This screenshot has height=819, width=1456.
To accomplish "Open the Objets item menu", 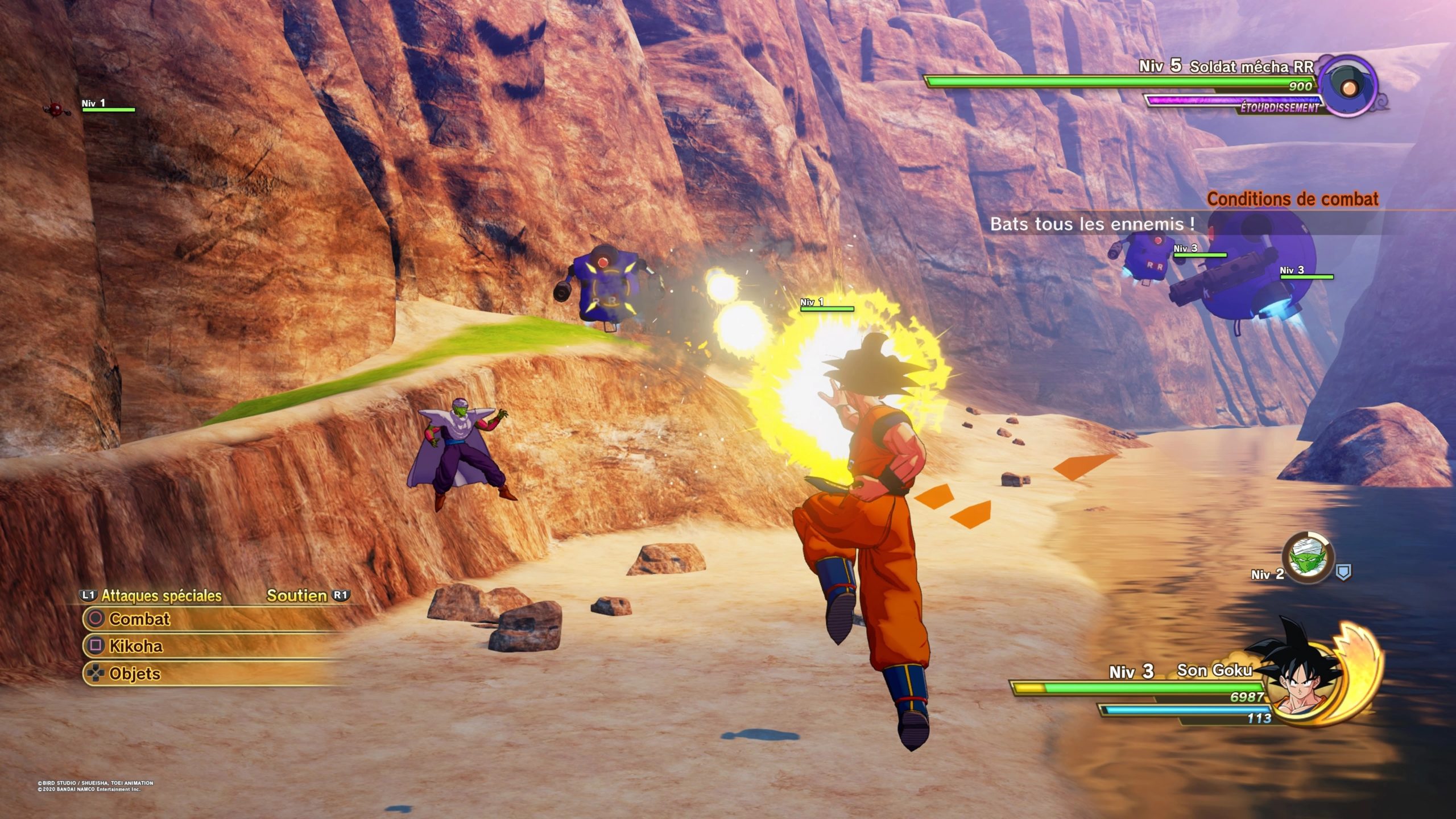I will (x=135, y=673).
